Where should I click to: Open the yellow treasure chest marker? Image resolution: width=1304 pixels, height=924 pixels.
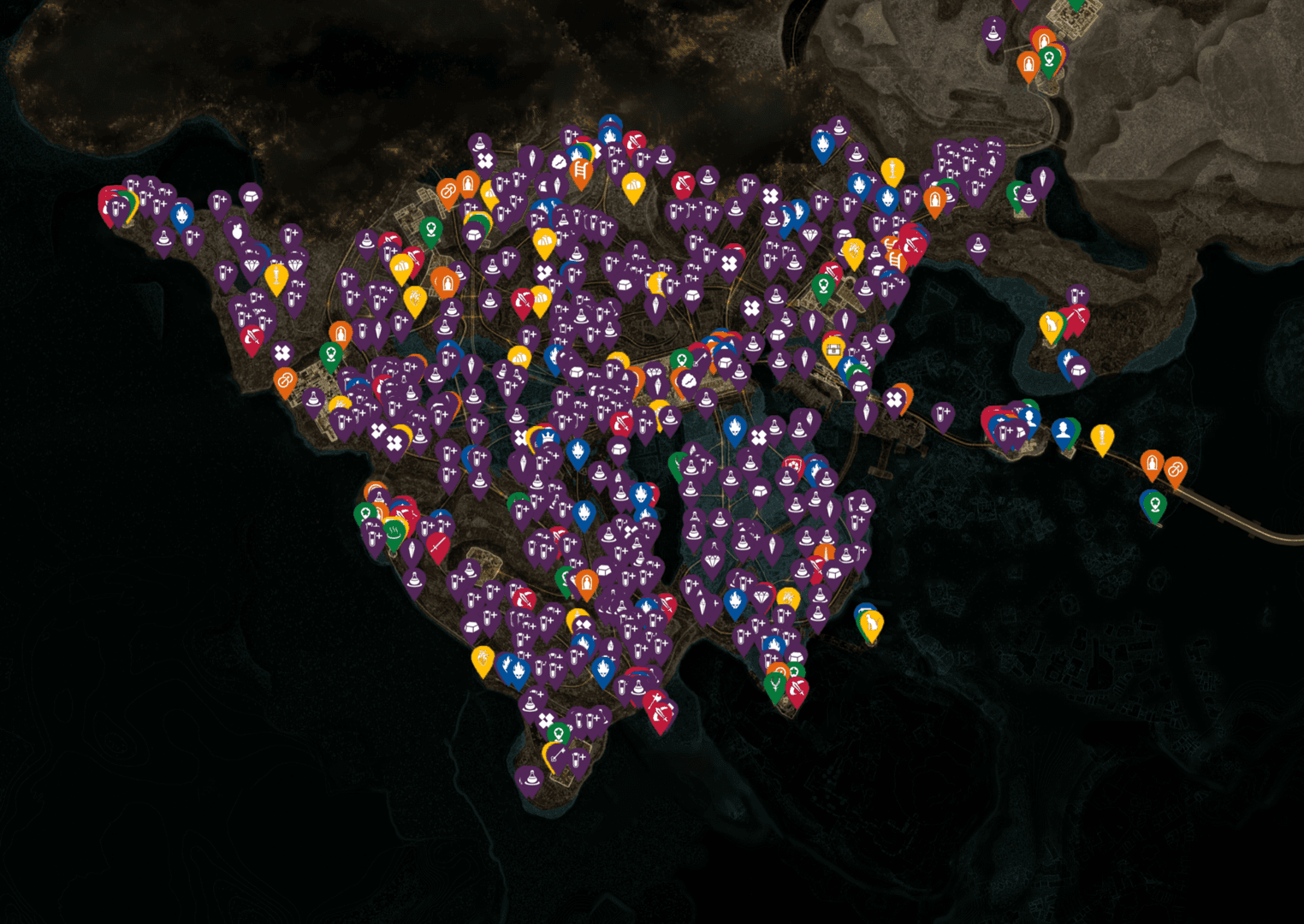834,350
